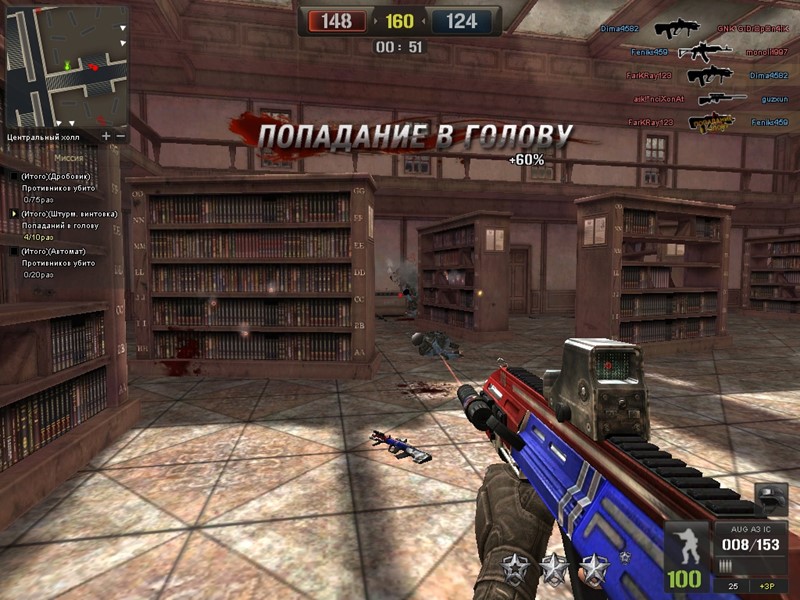The image size is (800, 600).
Task: Click the minimap in the corner
Action: tap(68, 66)
